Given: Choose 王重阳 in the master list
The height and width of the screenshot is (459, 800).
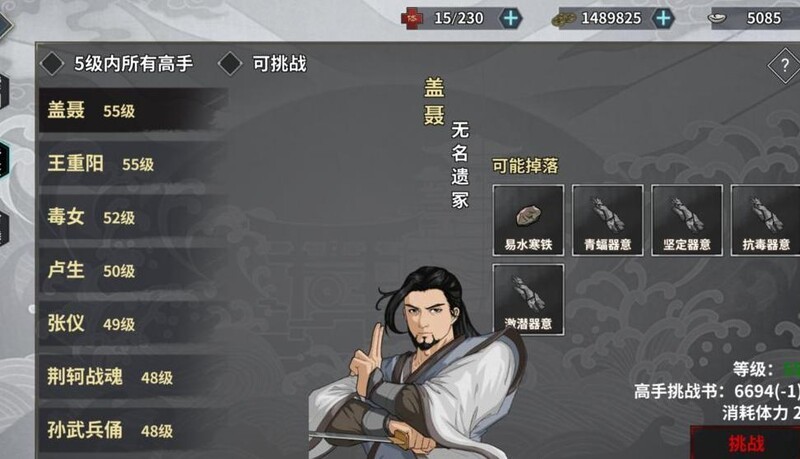Looking at the screenshot, I should click(x=130, y=164).
